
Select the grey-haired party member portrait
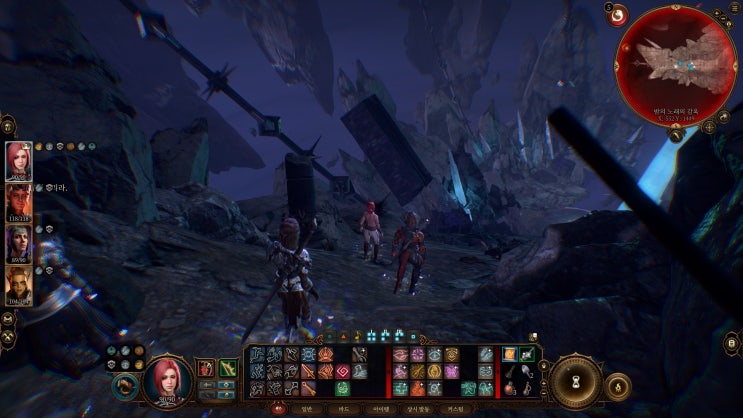[19, 244]
